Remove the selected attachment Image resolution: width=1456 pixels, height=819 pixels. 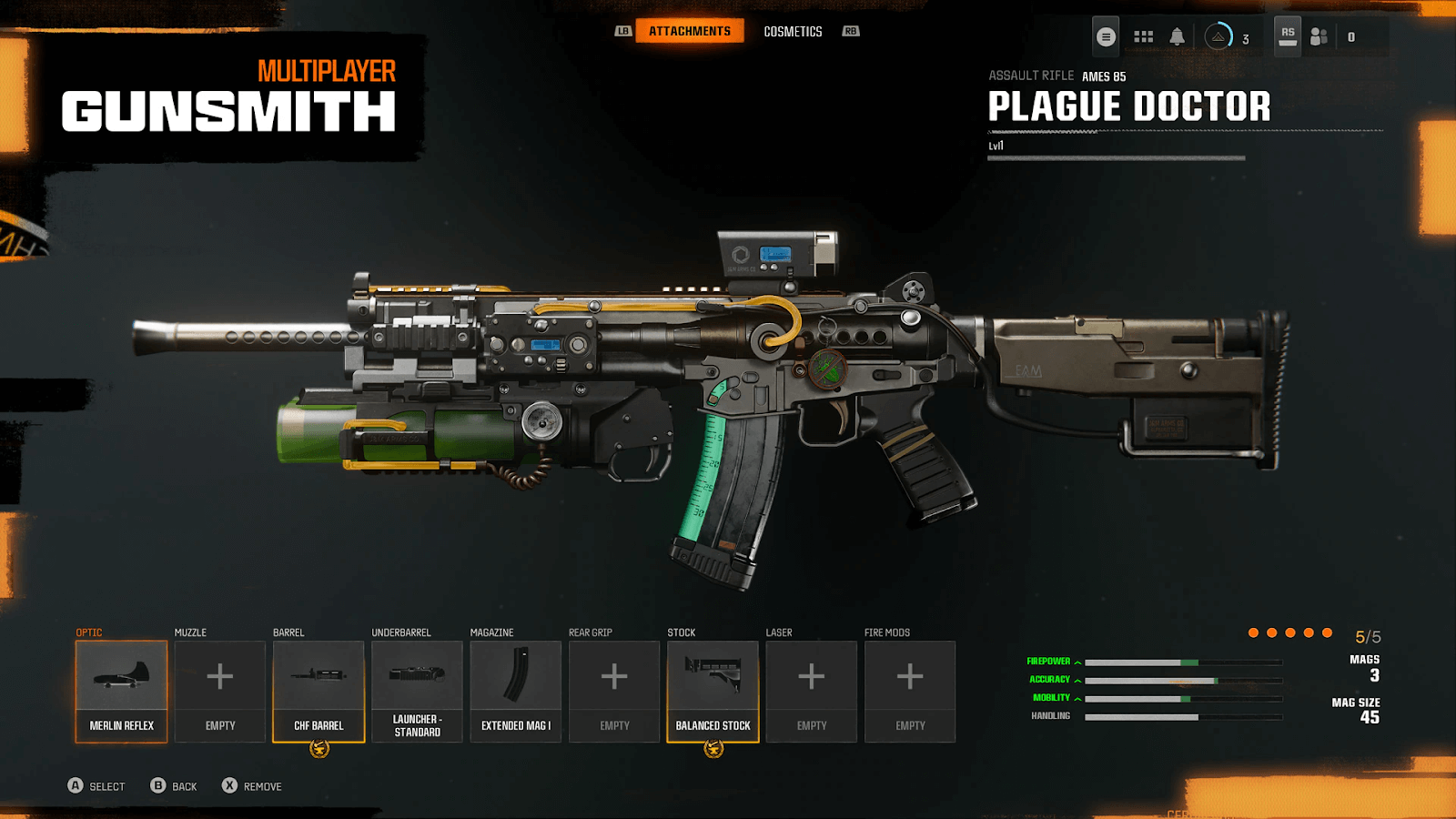(x=252, y=786)
